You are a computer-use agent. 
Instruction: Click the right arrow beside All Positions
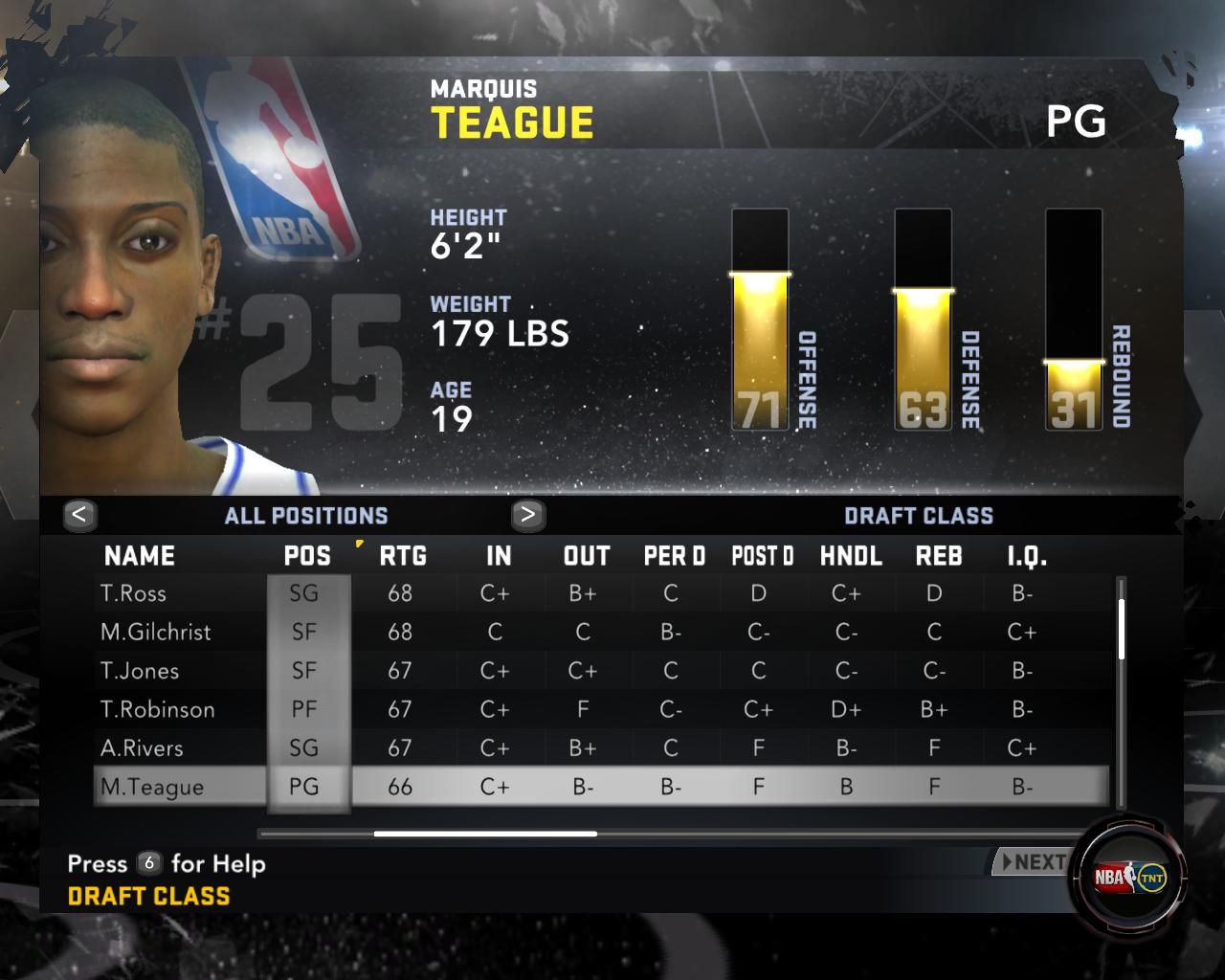pos(527,515)
